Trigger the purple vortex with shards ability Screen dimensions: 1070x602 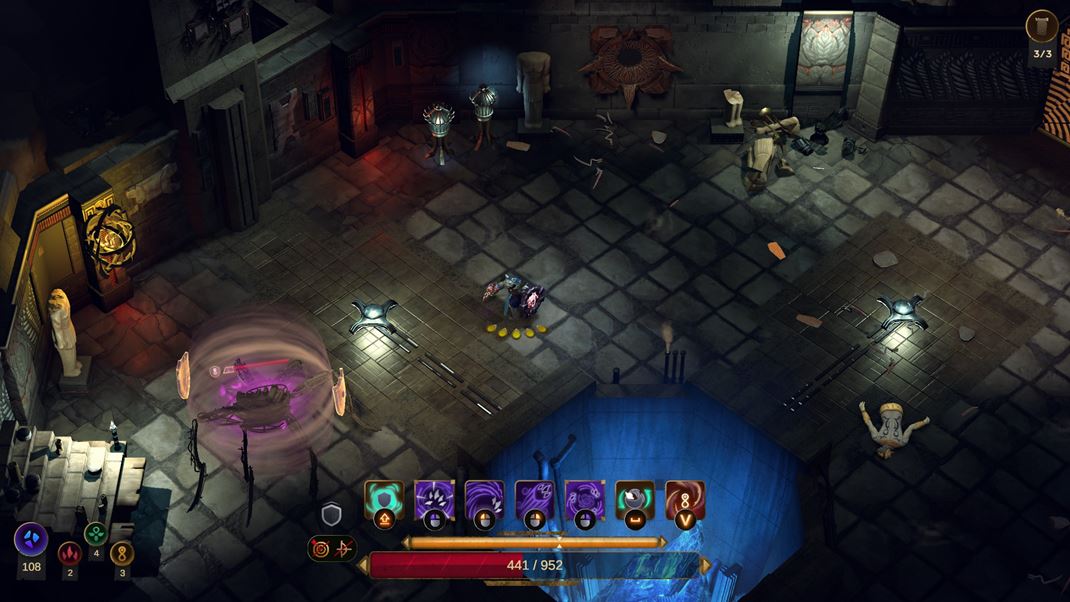(484, 499)
